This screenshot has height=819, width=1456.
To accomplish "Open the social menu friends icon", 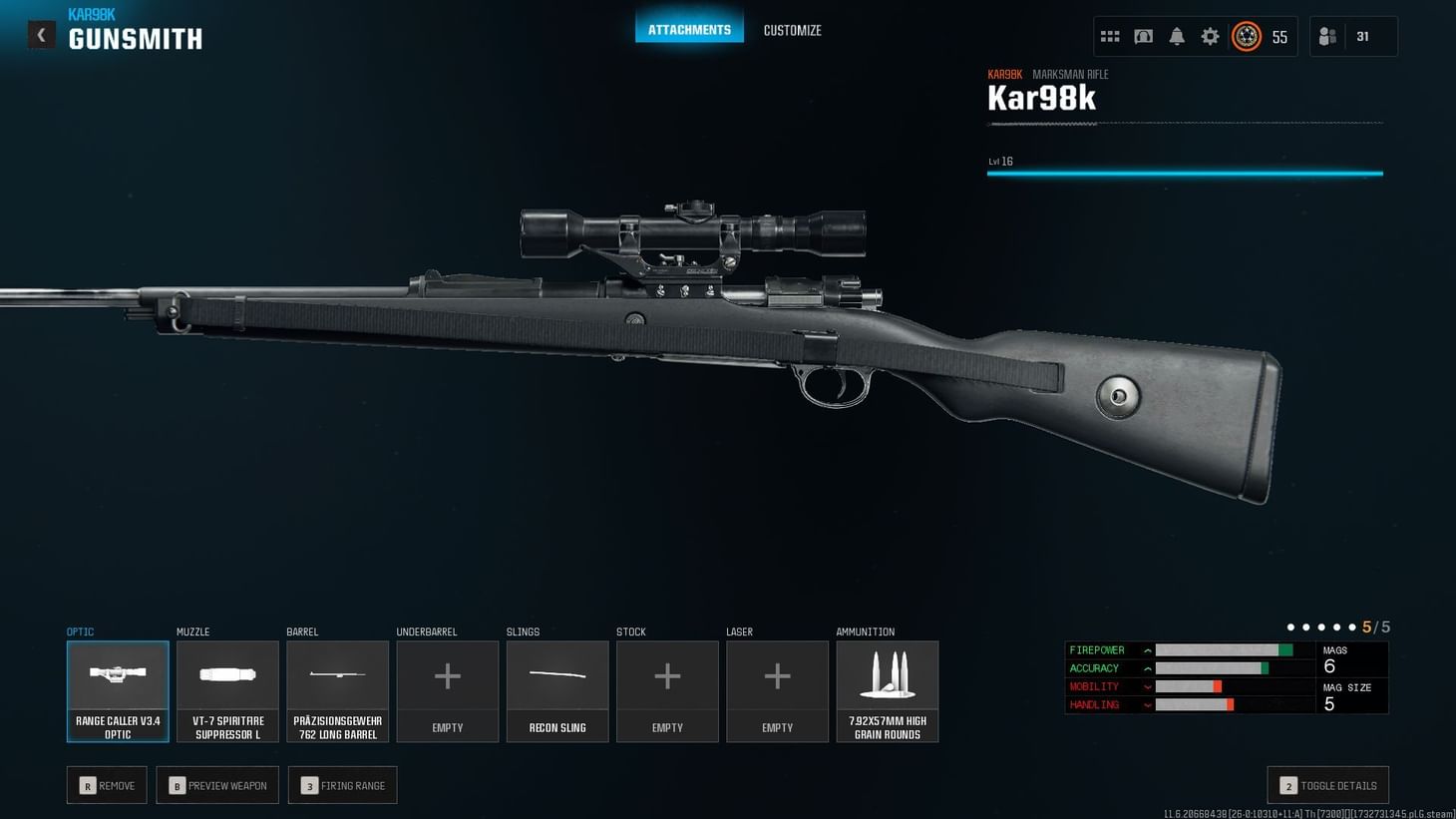I will tap(1326, 36).
